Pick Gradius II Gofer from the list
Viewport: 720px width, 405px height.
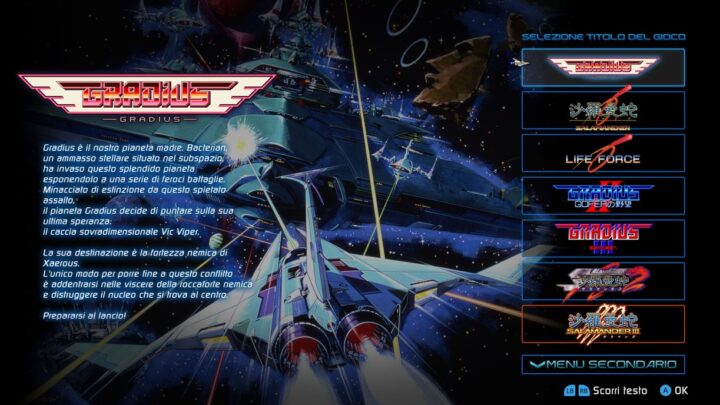[x=603, y=196]
